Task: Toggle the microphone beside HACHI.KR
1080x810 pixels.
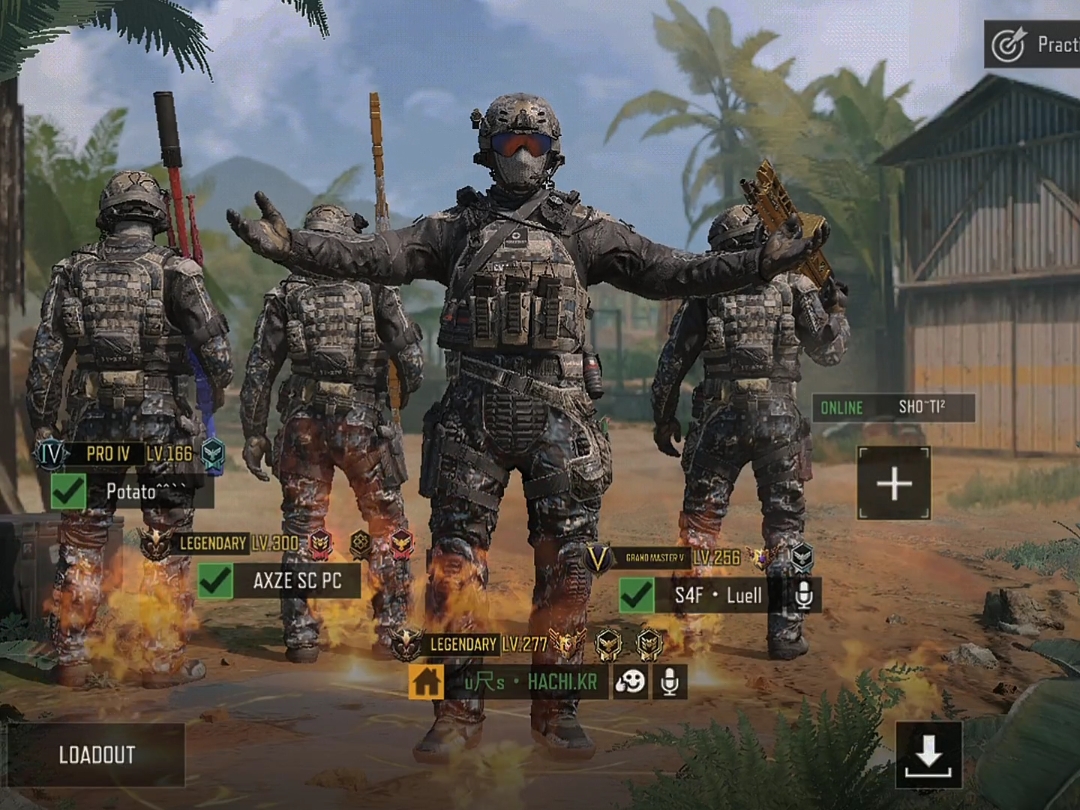Action: [x=670, y=683]
